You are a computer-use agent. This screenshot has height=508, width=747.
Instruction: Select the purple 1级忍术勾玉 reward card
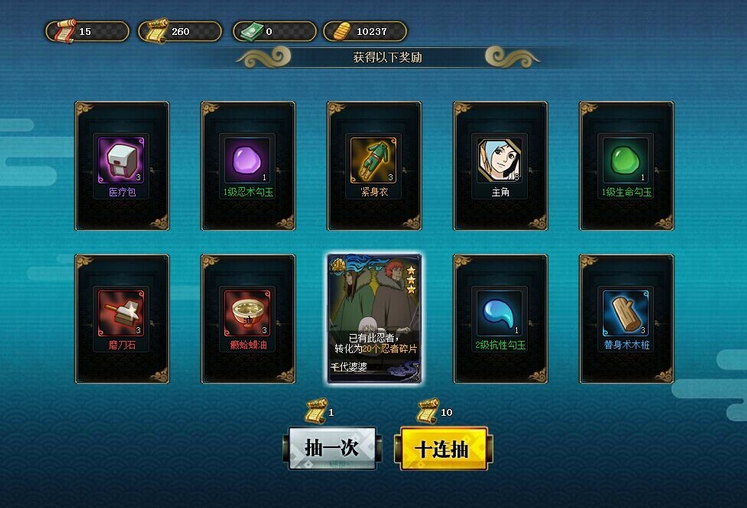click(248, 165)
